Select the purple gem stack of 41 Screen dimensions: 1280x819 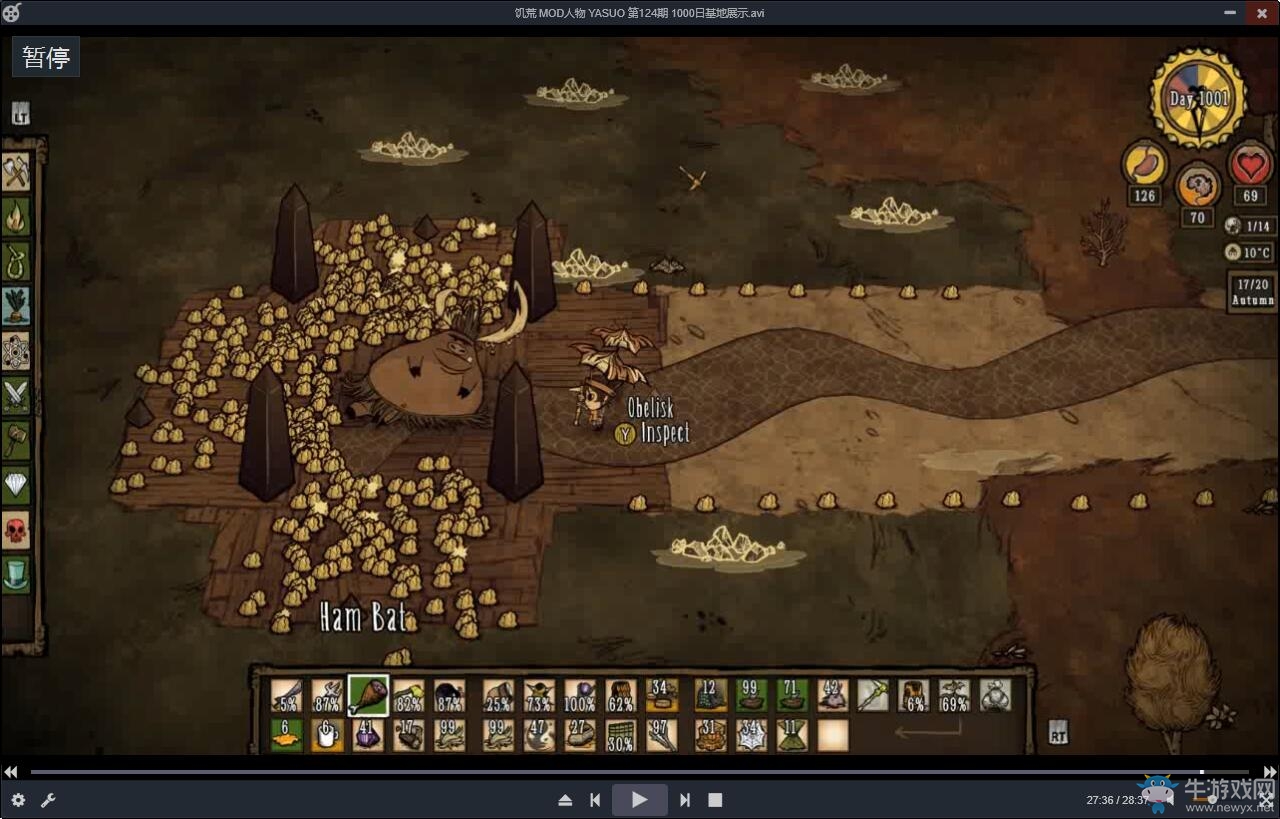click(x=368, y=735)
